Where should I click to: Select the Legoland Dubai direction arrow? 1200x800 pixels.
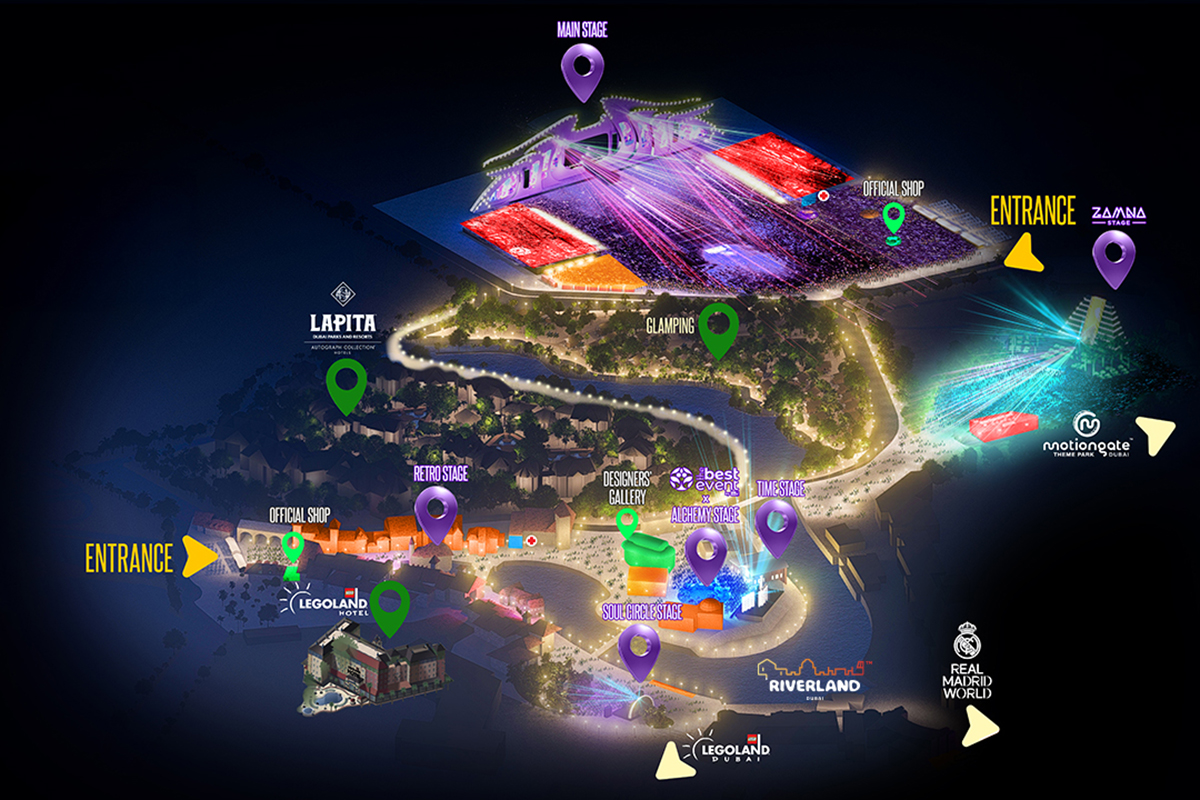[669, 762]
